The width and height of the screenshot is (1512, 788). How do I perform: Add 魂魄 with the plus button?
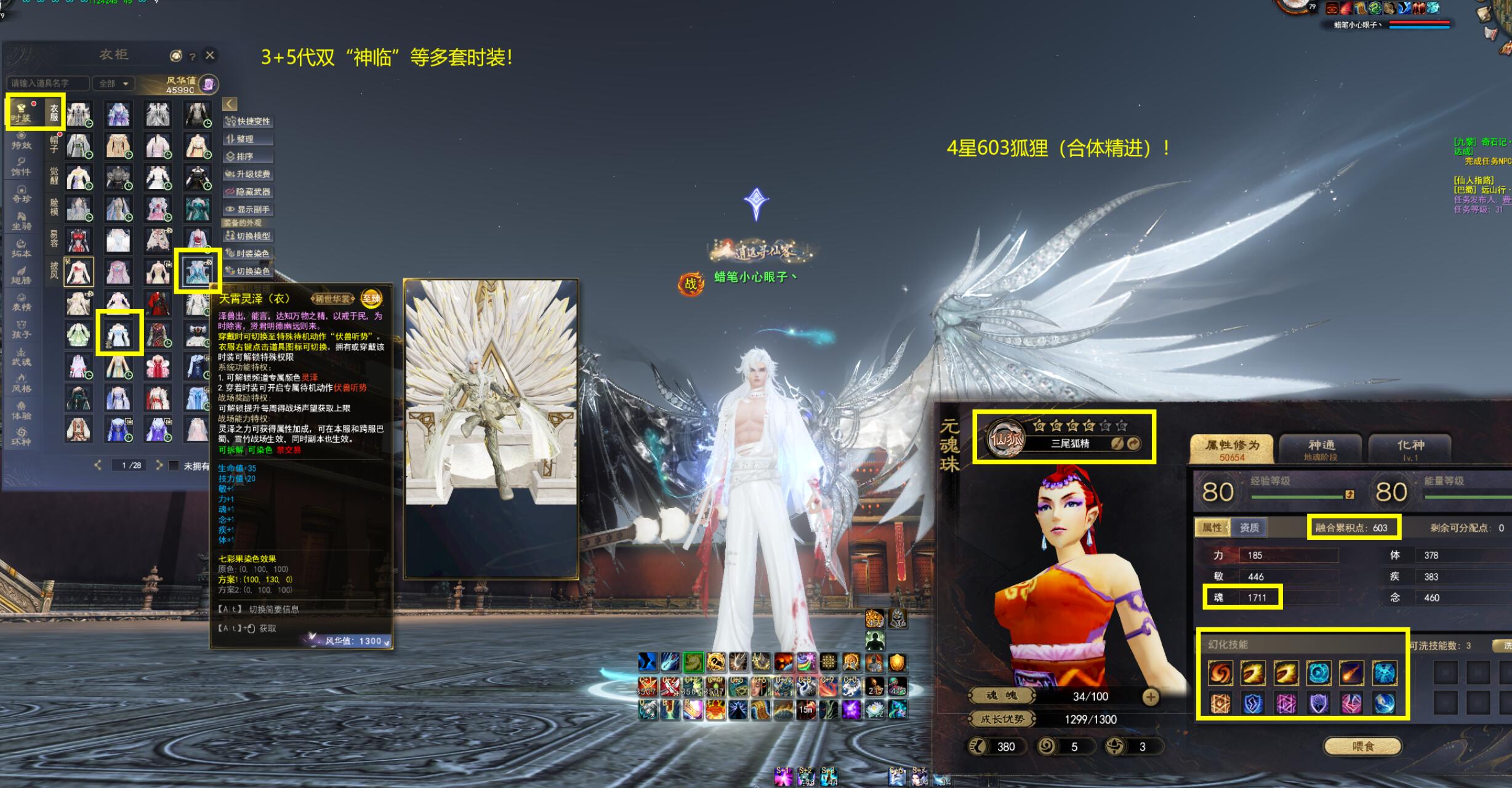coord(1150,696)
